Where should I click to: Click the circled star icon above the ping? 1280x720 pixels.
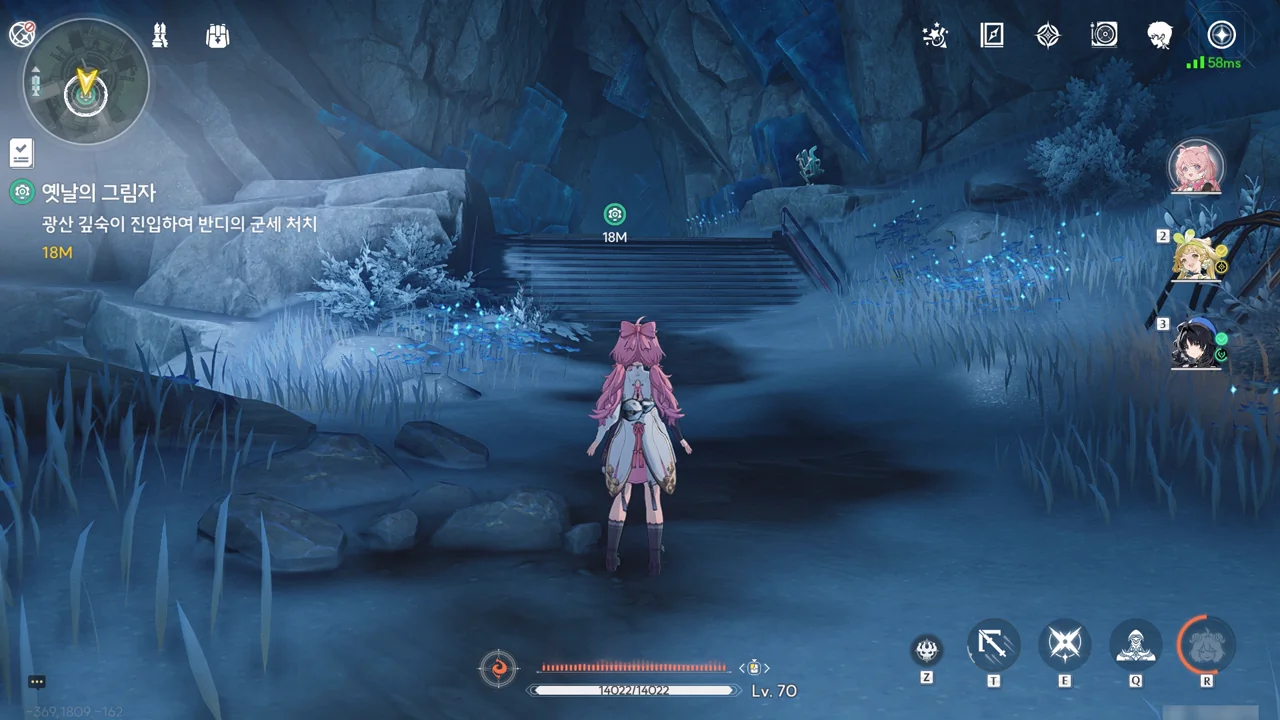(1221, 35)
